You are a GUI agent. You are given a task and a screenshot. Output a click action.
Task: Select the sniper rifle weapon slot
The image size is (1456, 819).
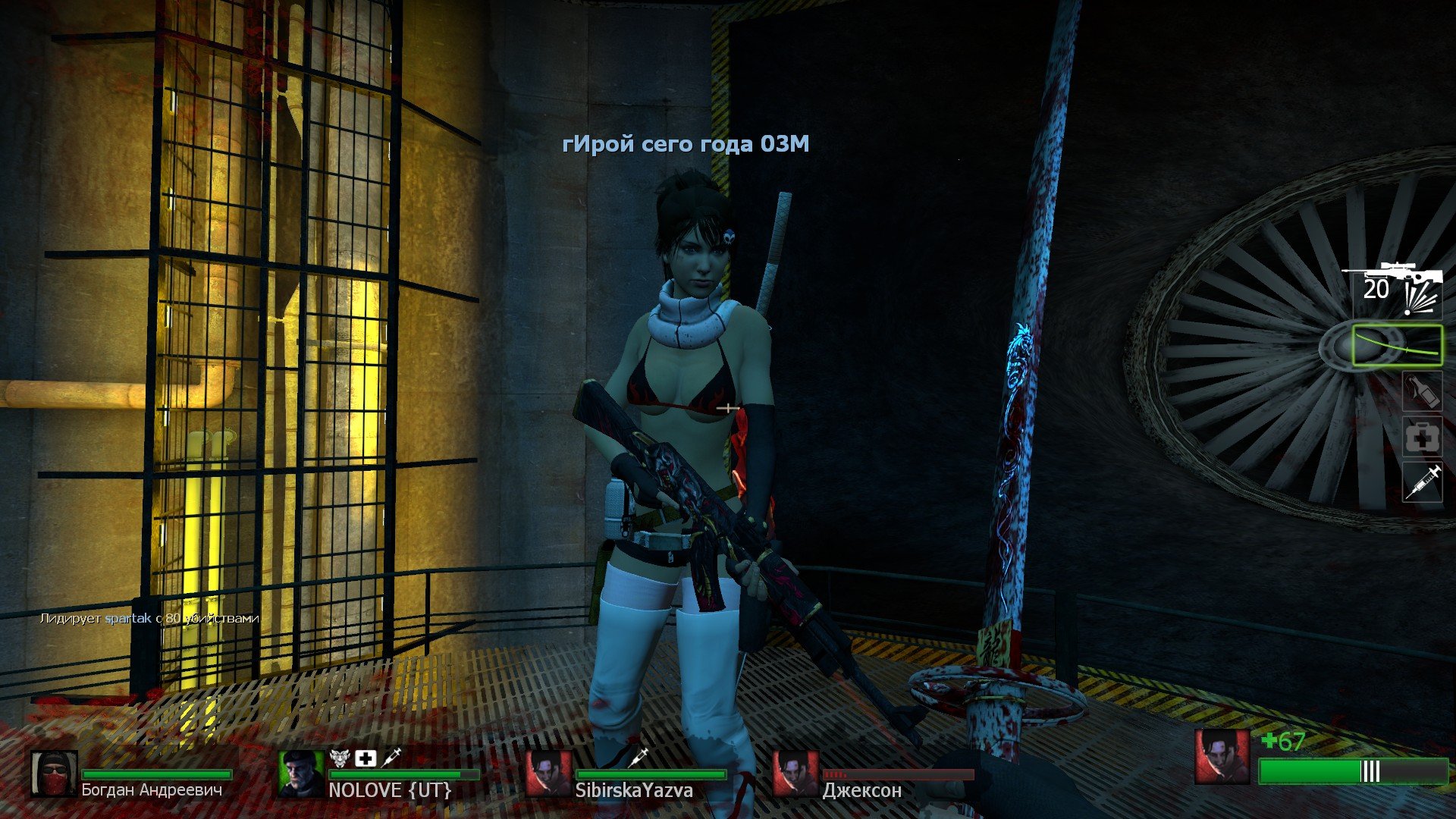1392,287
